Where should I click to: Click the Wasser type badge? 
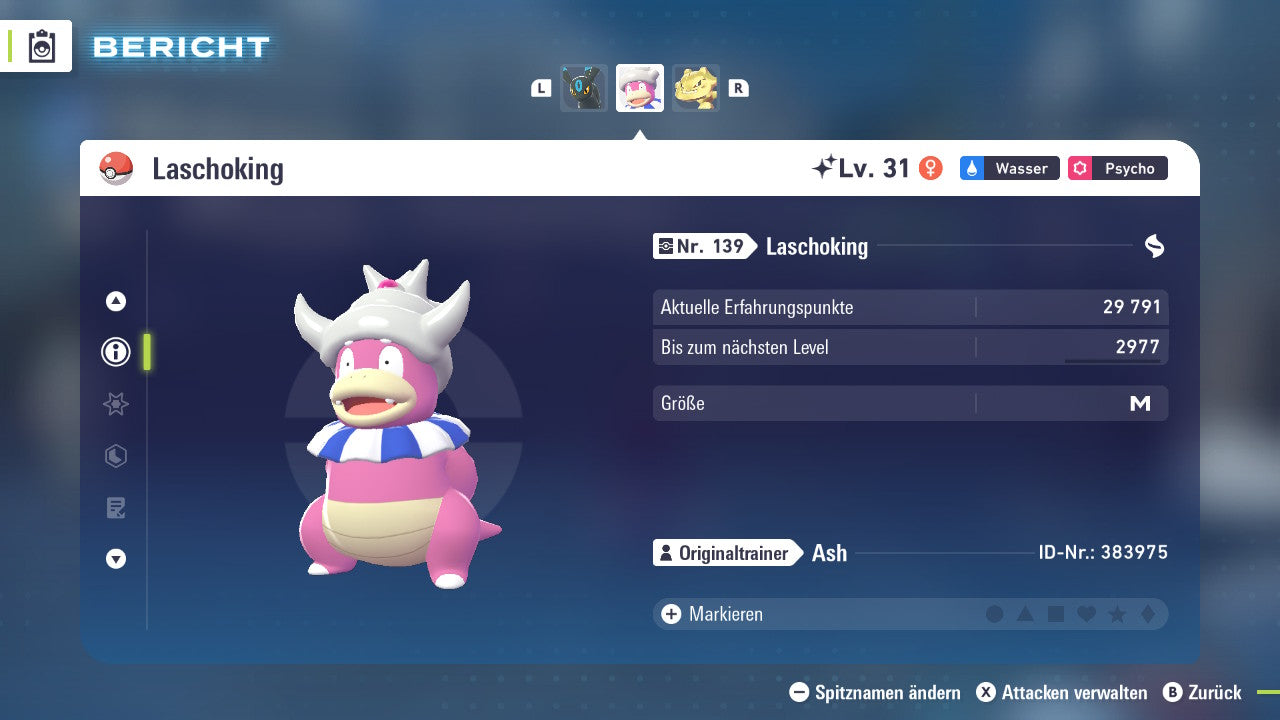pyautogui.click(x=1009, y=168)
